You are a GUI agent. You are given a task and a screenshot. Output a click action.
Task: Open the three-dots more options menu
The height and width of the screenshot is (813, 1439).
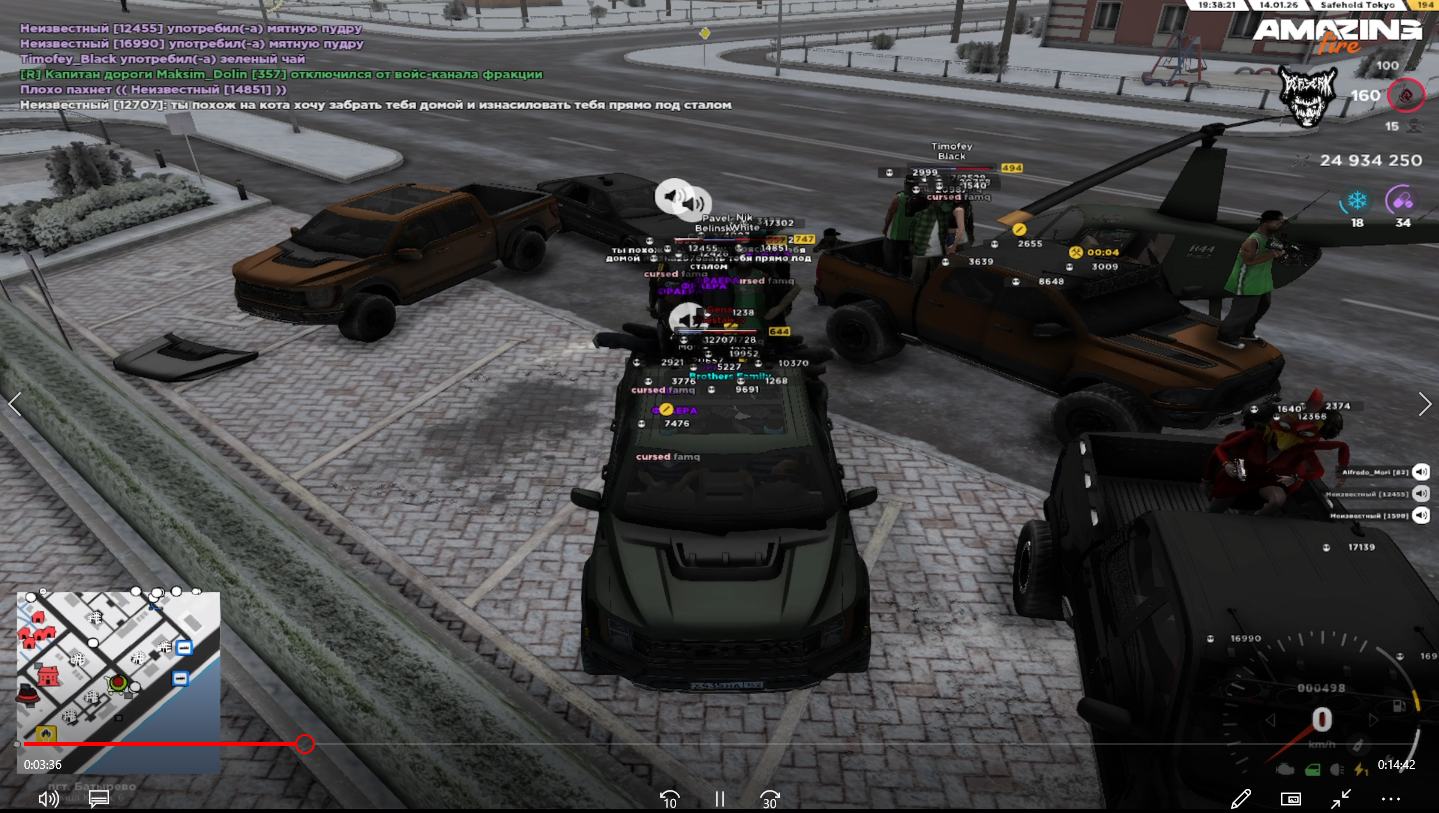tap(1391, 799)
